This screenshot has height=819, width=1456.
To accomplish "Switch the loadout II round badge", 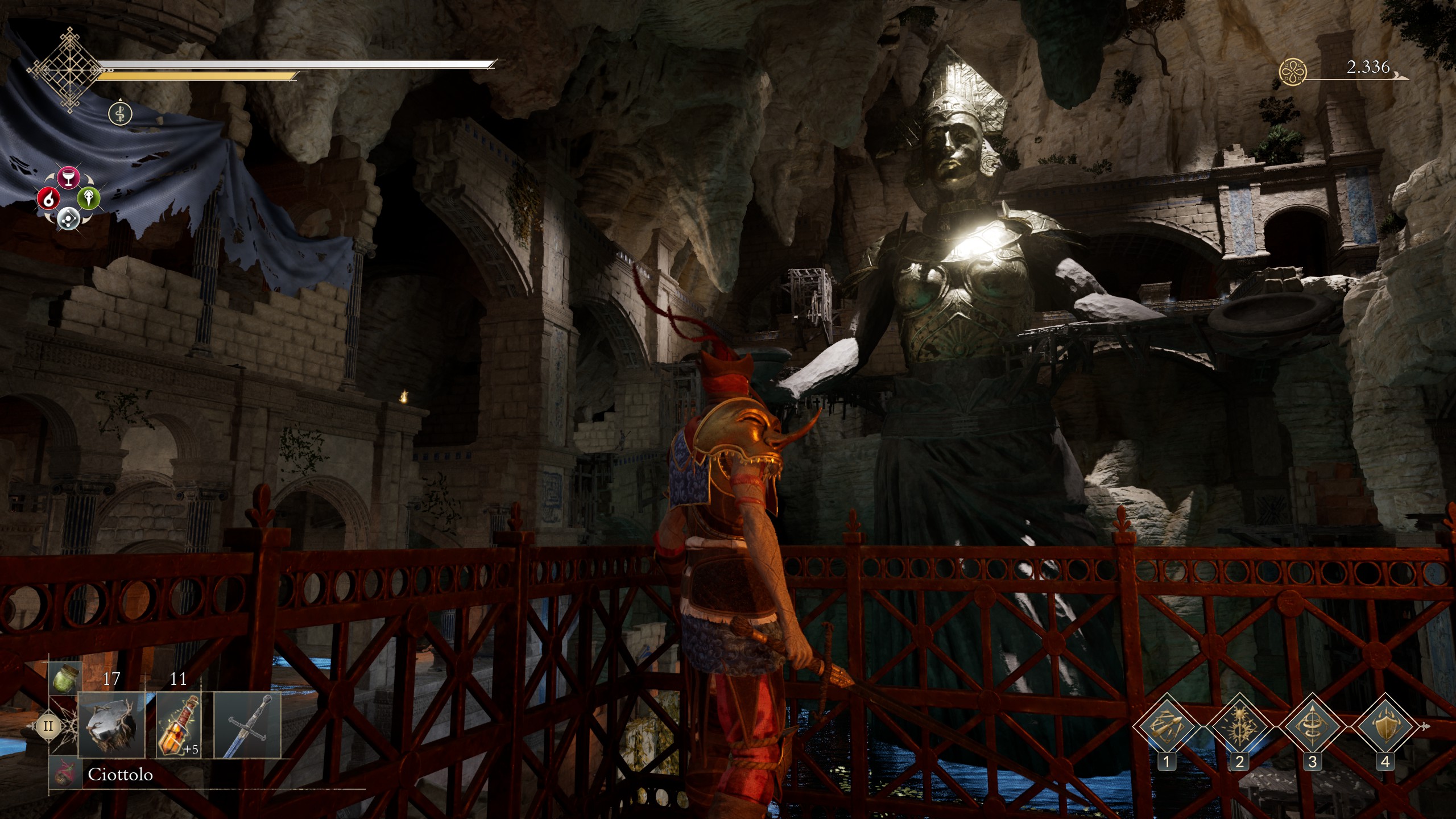I will 48,726.
